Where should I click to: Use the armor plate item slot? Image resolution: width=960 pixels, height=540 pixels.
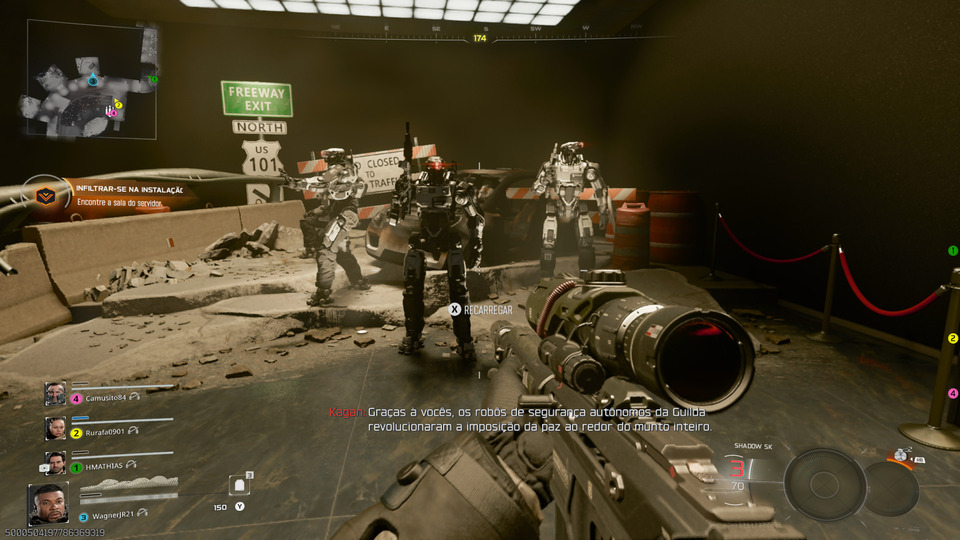[240, 486]
